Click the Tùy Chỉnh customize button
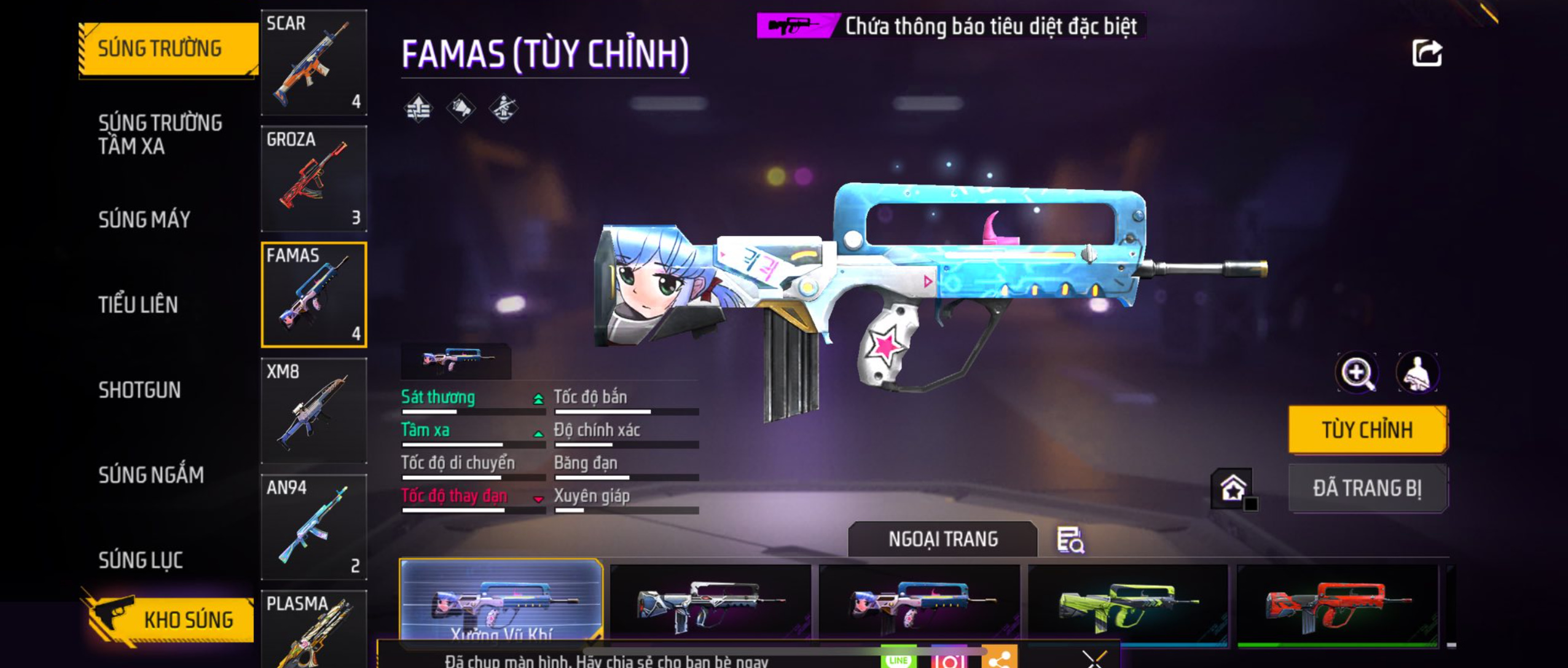 [x=1367, y=430]
